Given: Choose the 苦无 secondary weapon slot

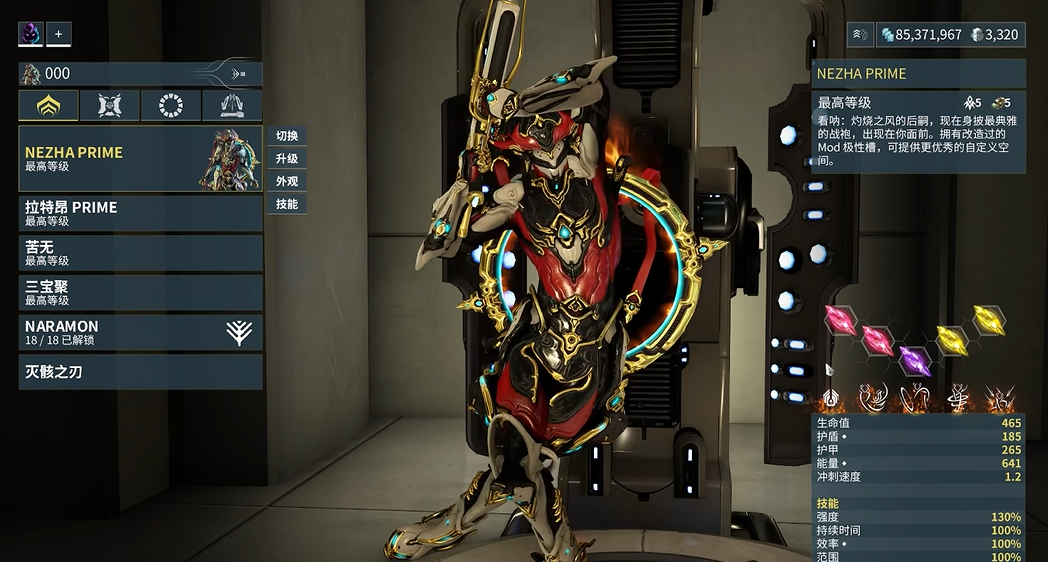Looking at the screenshot, I should 140,253.
